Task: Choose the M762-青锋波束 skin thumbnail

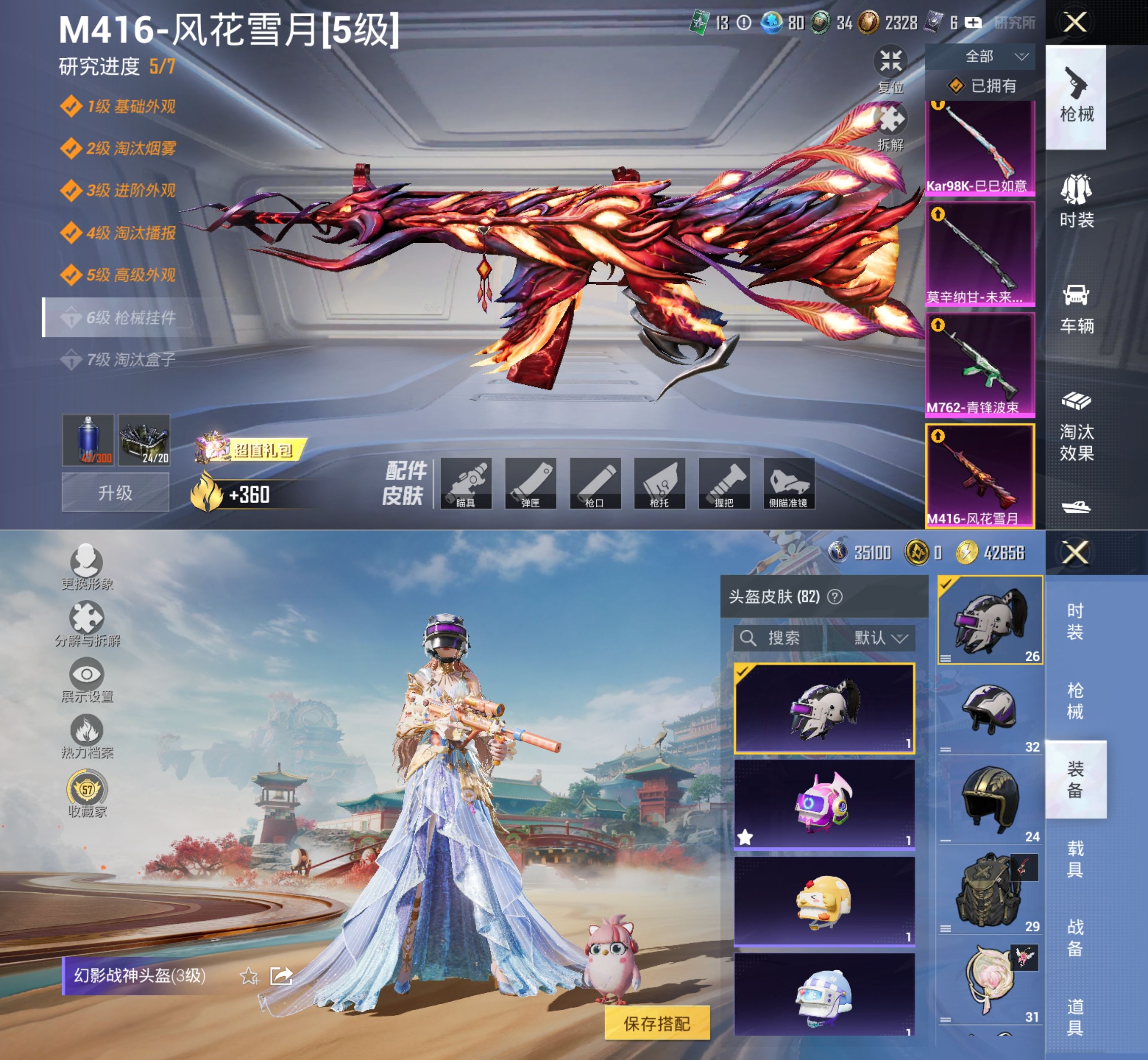Action: pyautogui.click(x=980, y=365)
